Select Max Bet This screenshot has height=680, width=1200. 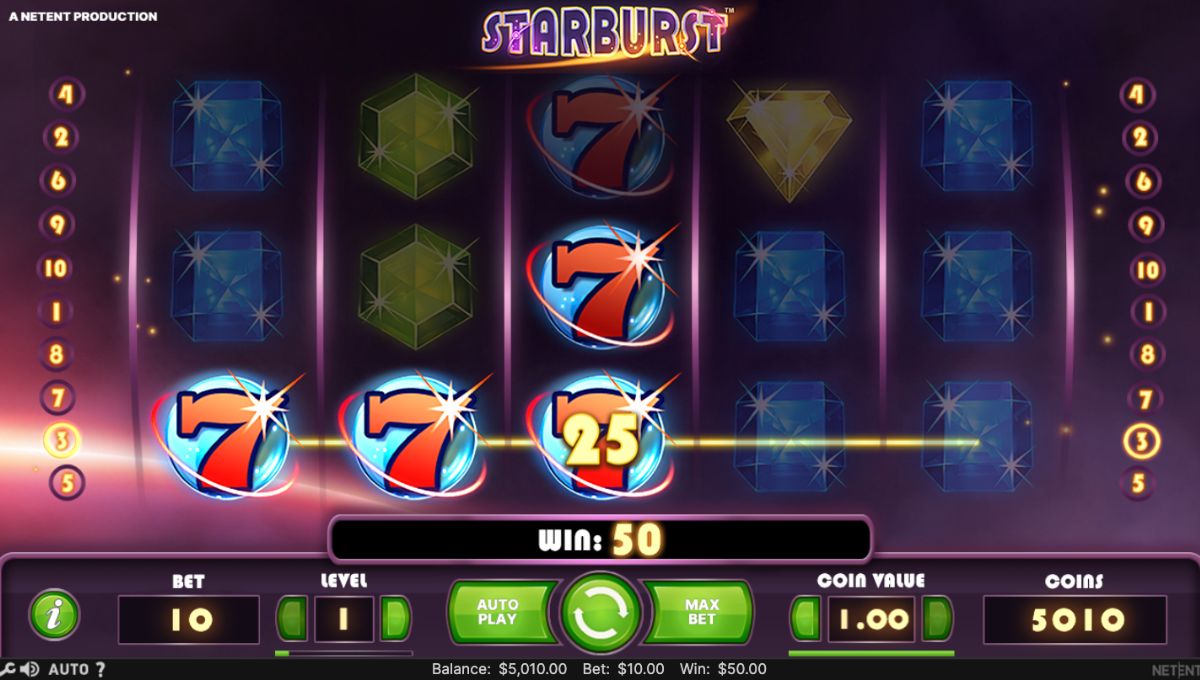point(701,612)
